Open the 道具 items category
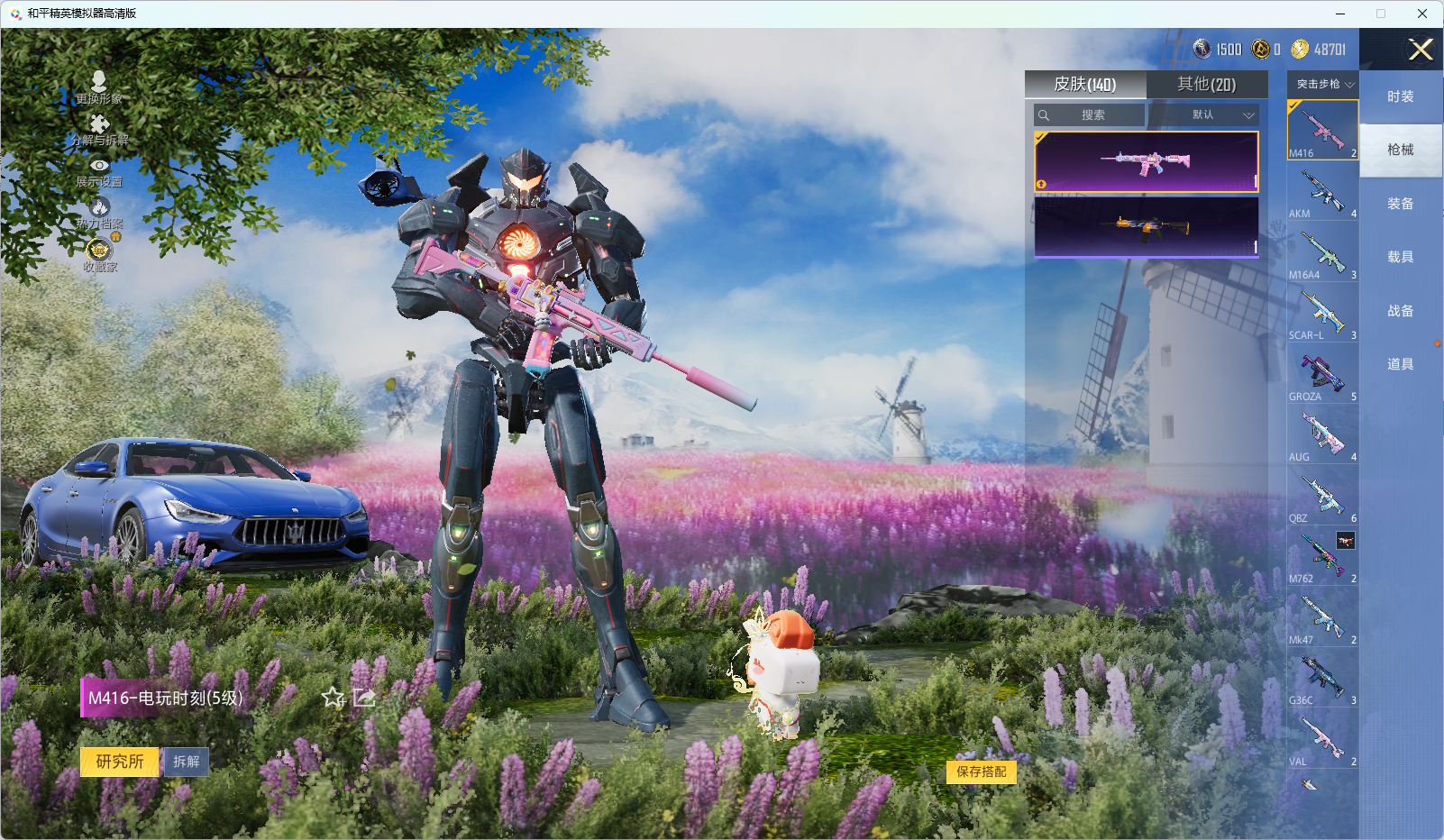The height and width of the screenshot is (840, 1444). coord(1400,364)
